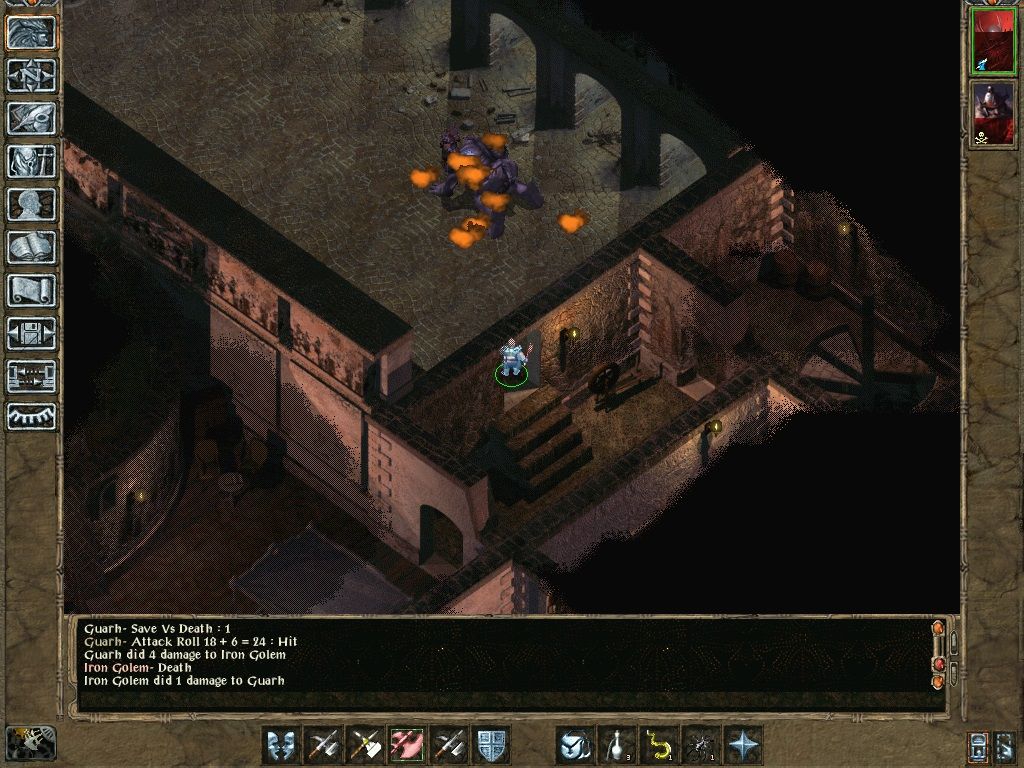This screenshot has width=1024, height=768.
Task: Open the priest scroll in the sidebar
Action: coord(31,290)
